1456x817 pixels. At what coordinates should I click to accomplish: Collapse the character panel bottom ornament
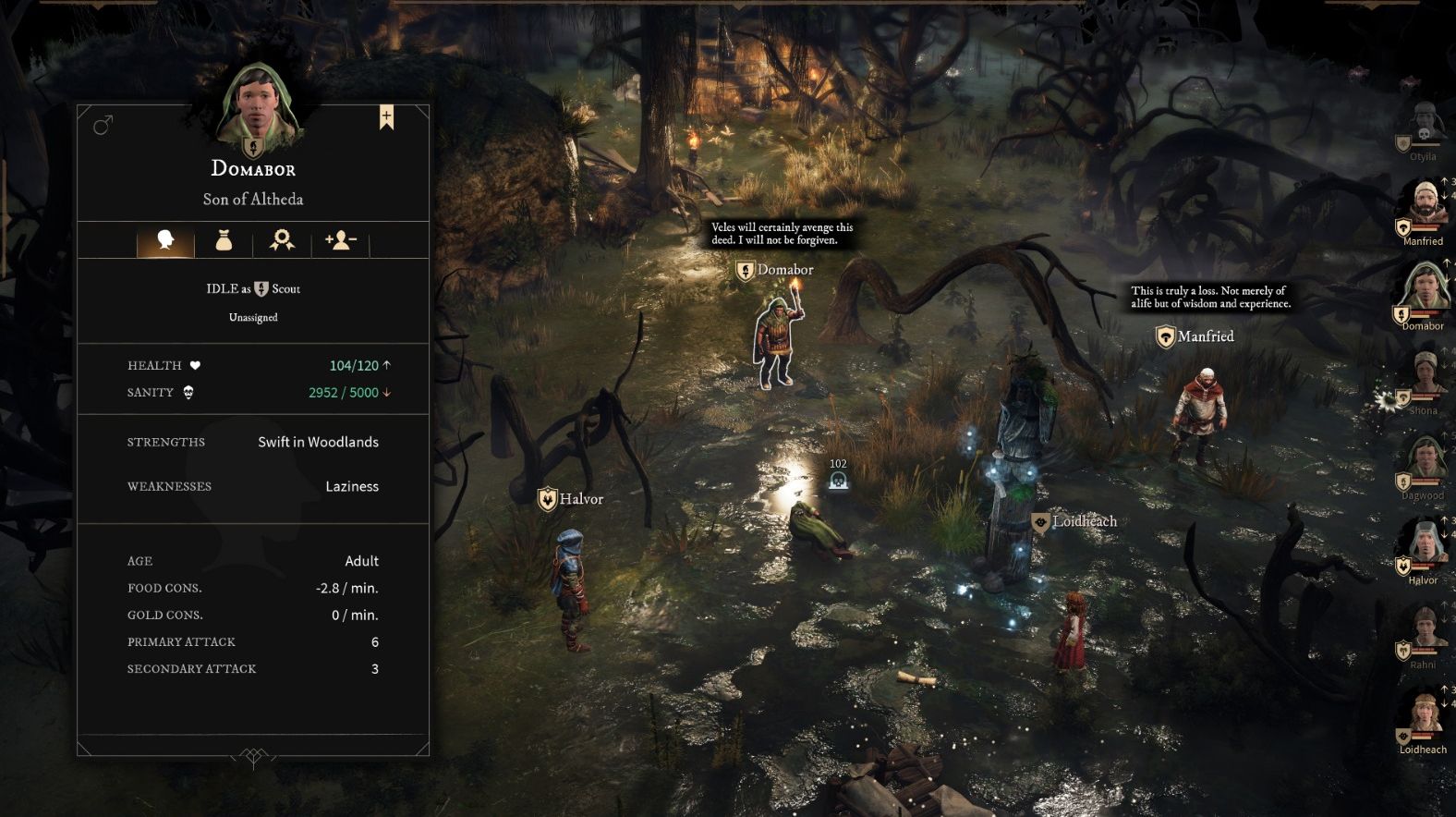tap(253, 757)
